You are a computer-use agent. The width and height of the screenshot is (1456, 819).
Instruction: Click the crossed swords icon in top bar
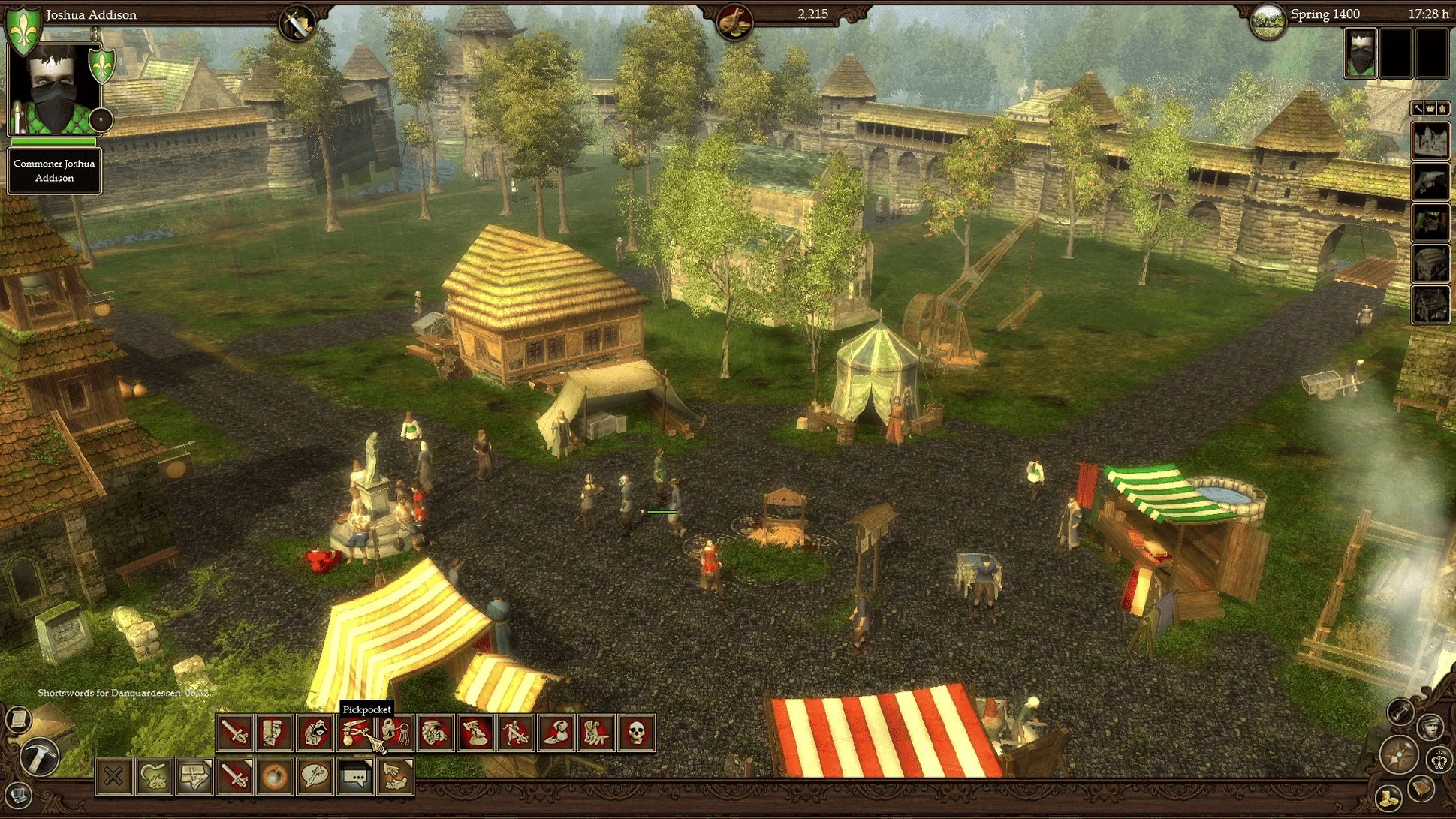pos(296,25)
